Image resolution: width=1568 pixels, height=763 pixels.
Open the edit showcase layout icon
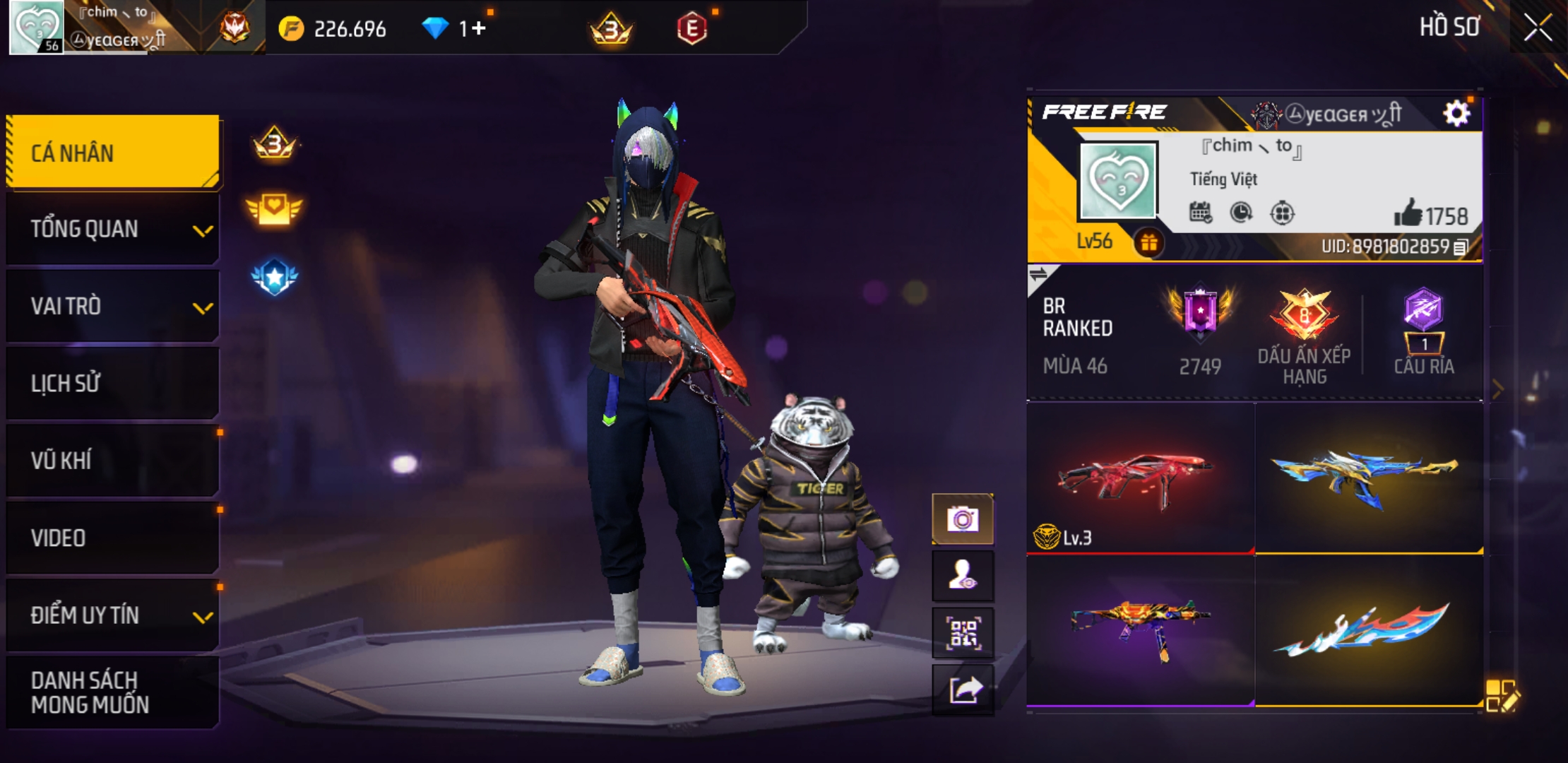tap(1501, 695)
